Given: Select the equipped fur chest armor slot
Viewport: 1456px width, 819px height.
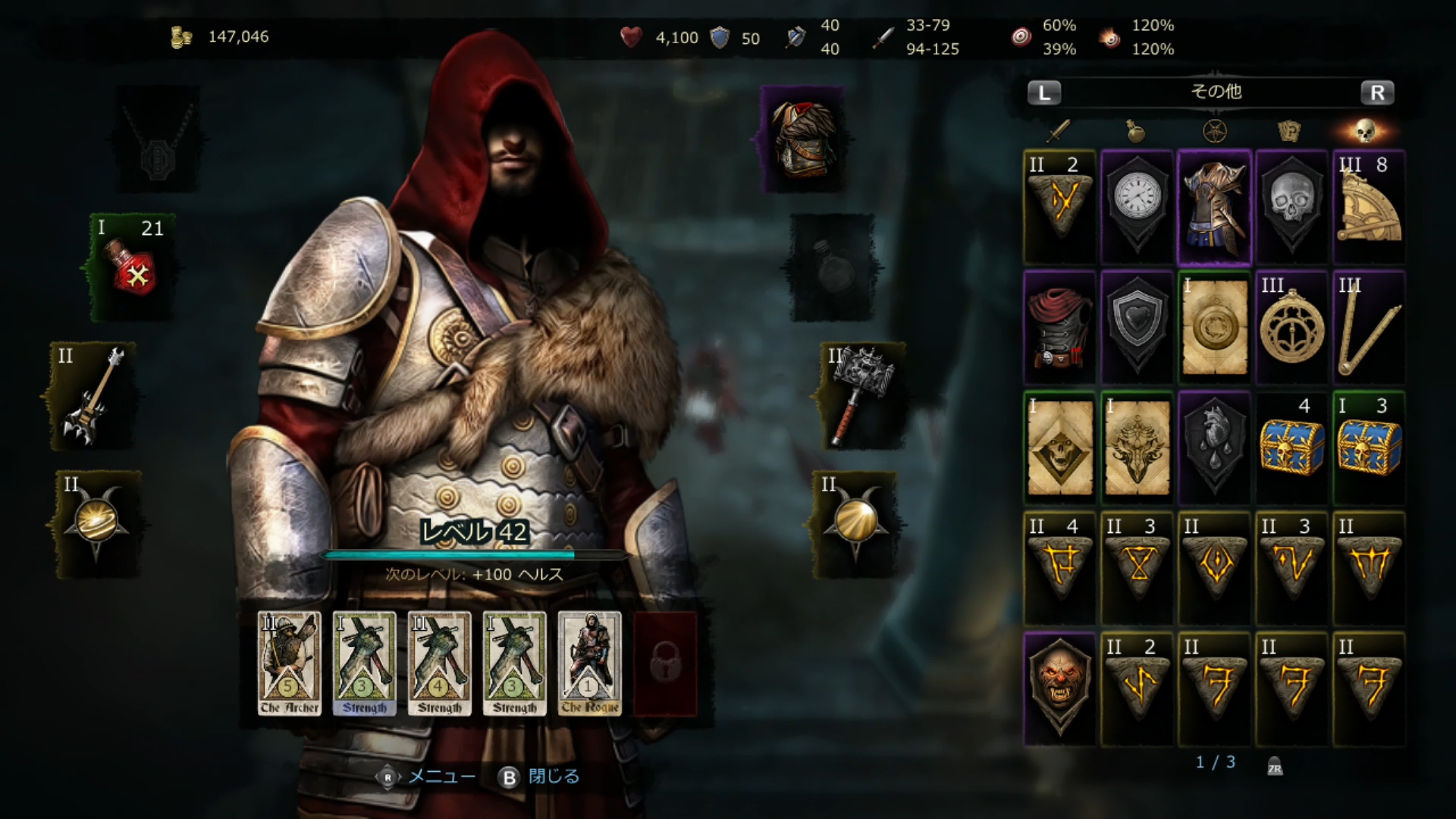Looking at the screenshot, I should [x=802, y=138].
